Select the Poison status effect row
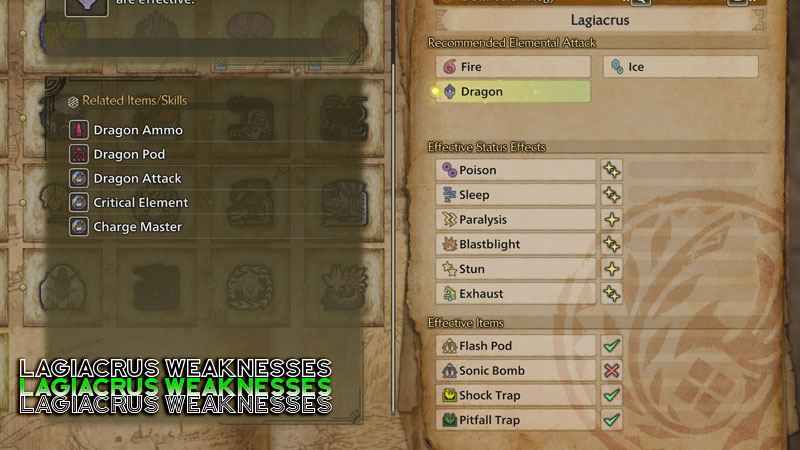800x450 pixels. pos(516,170)
